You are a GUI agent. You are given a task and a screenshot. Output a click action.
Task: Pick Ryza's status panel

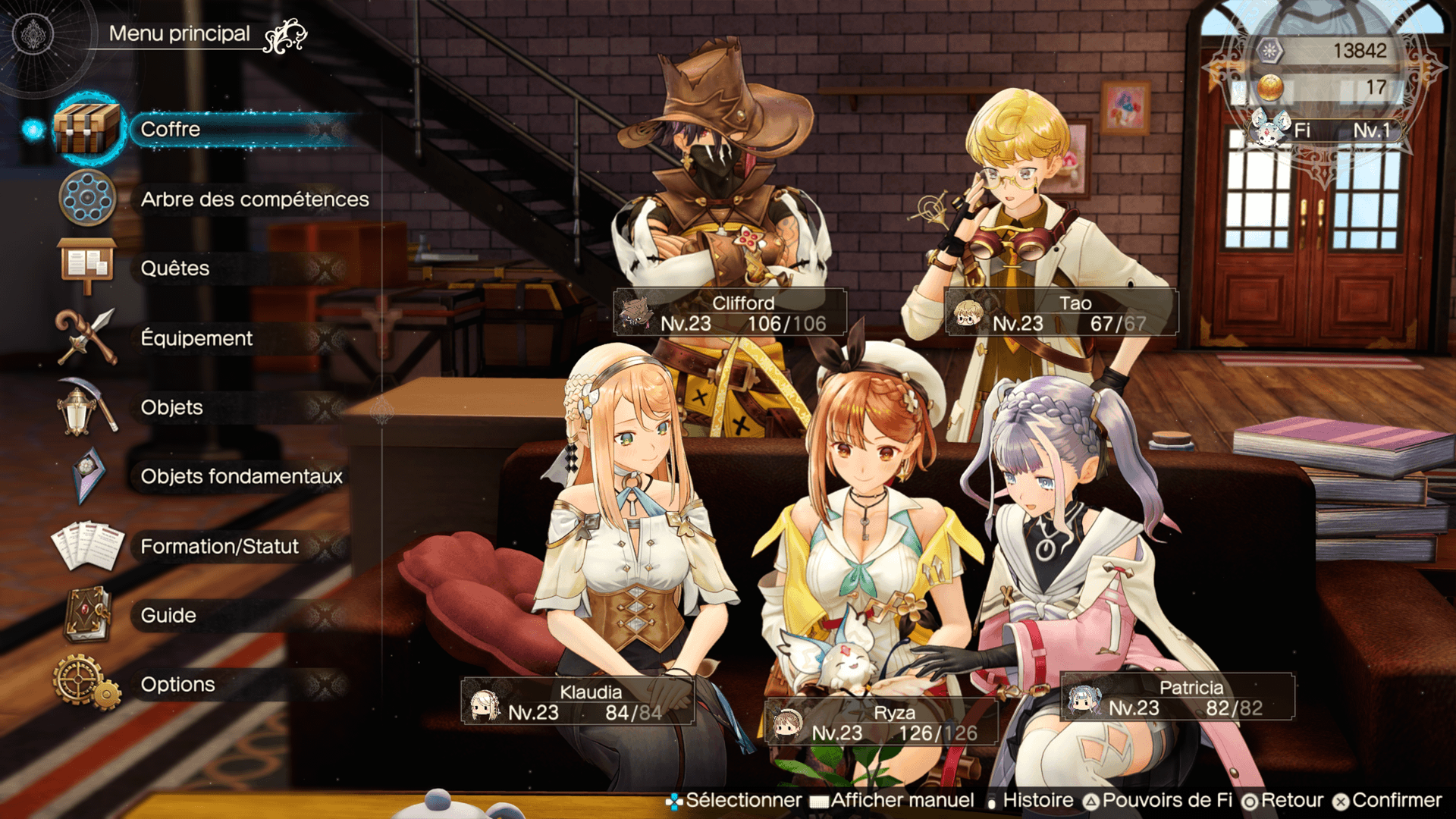pyautogui.click(x=880, y=722)
